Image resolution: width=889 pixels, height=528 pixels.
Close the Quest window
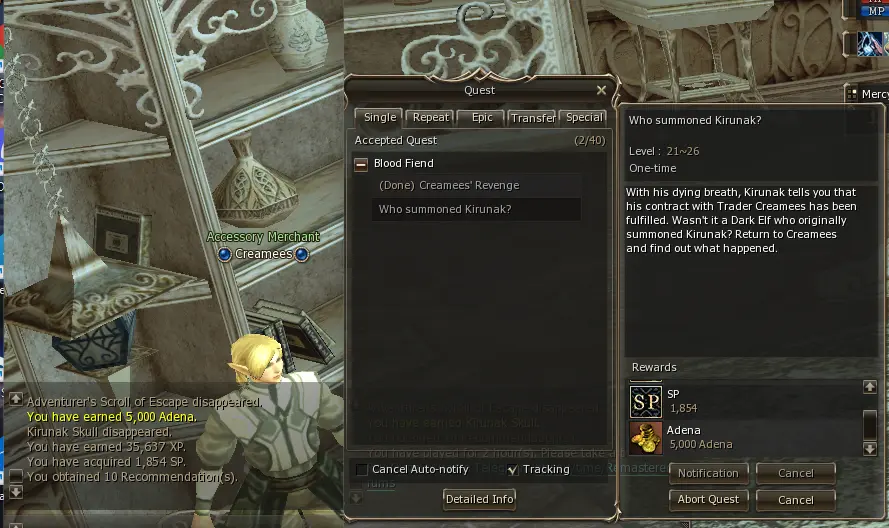tap(601, 90)
